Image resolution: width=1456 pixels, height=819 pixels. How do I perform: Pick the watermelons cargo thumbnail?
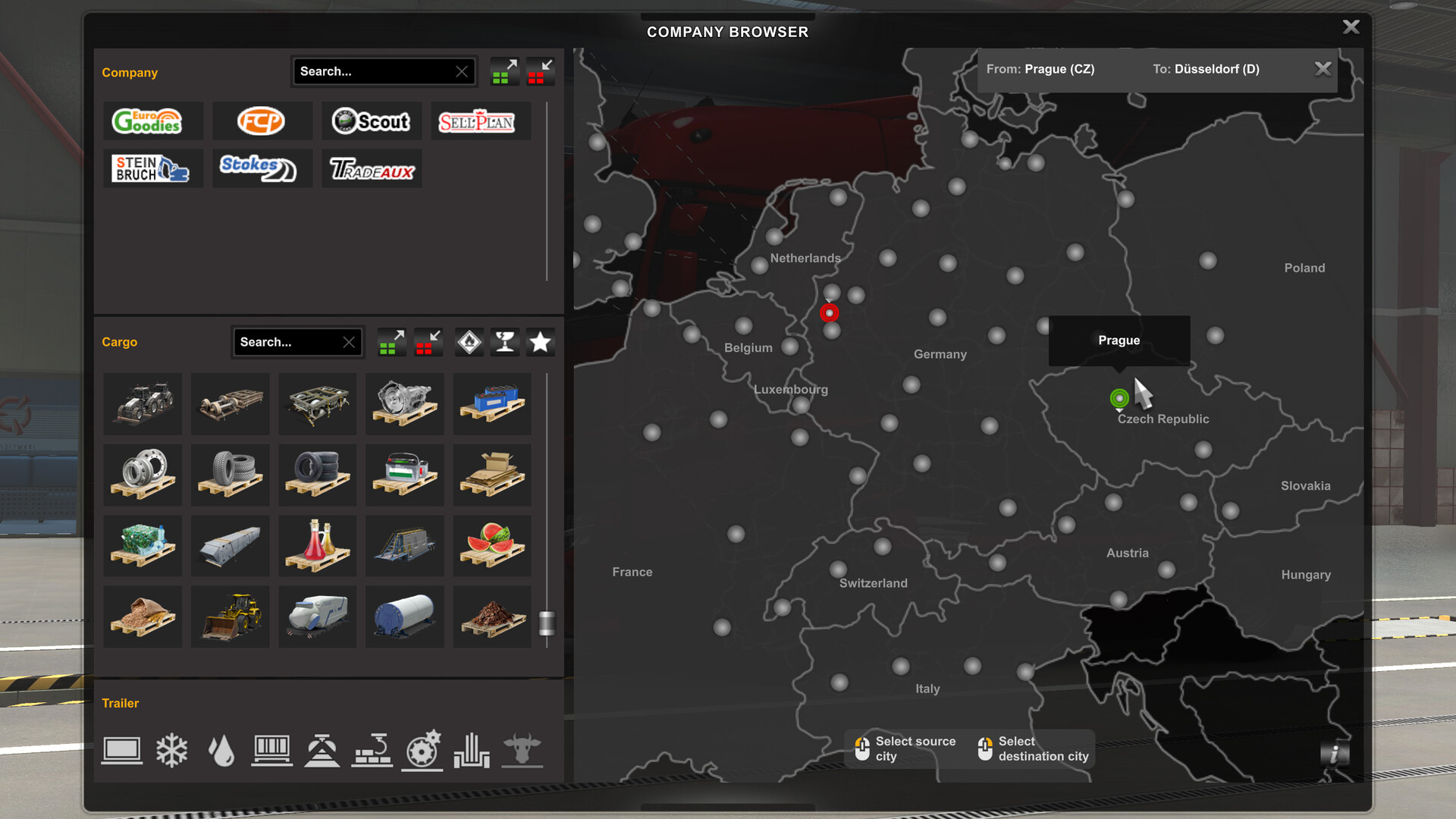click(x=491, y=545)
